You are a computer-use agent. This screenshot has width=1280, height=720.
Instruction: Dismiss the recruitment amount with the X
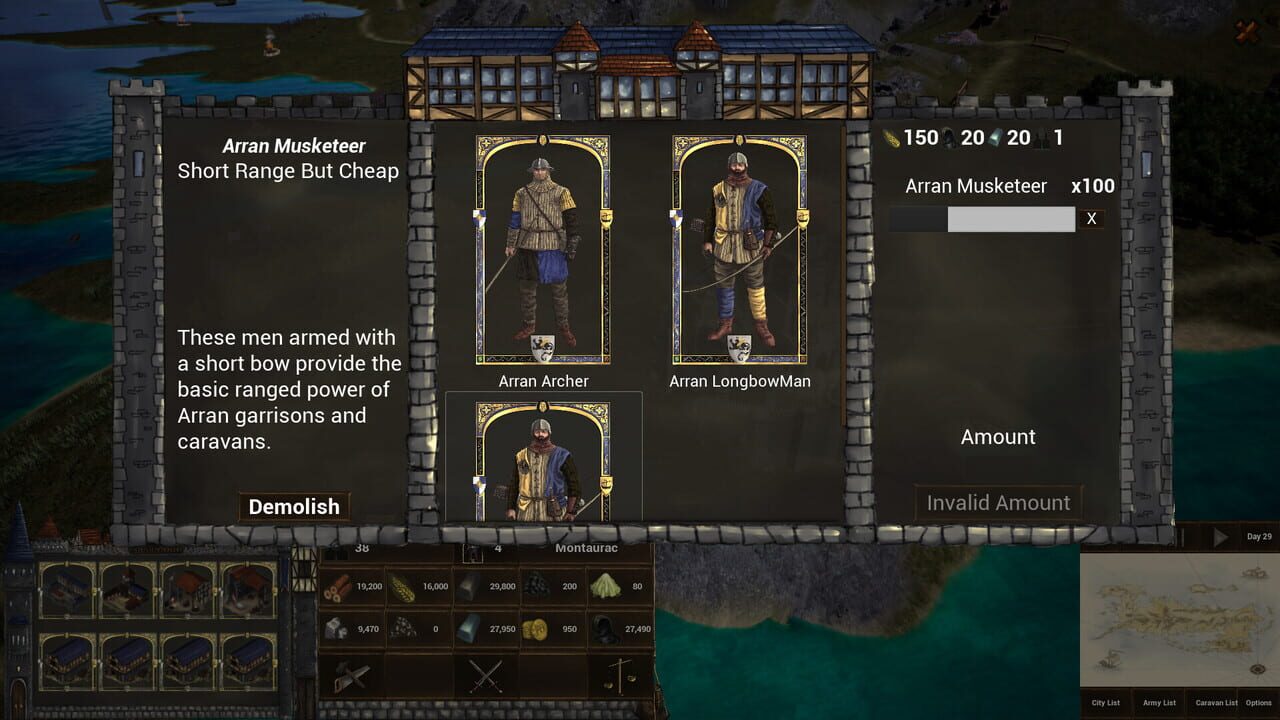point(1090,218)
